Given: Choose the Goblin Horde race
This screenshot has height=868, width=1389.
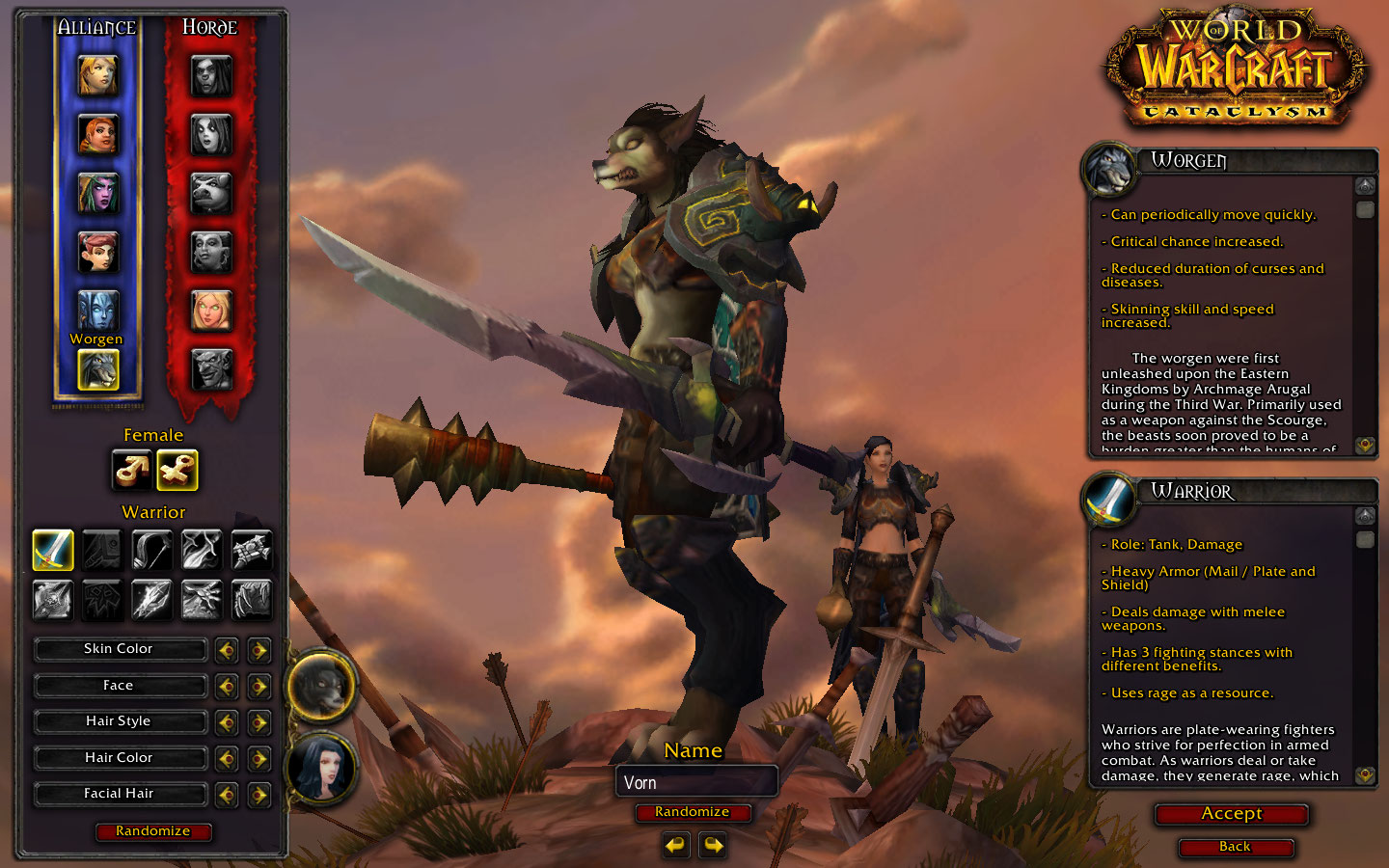Looking at the screenshot, I should tap(211, 368).
